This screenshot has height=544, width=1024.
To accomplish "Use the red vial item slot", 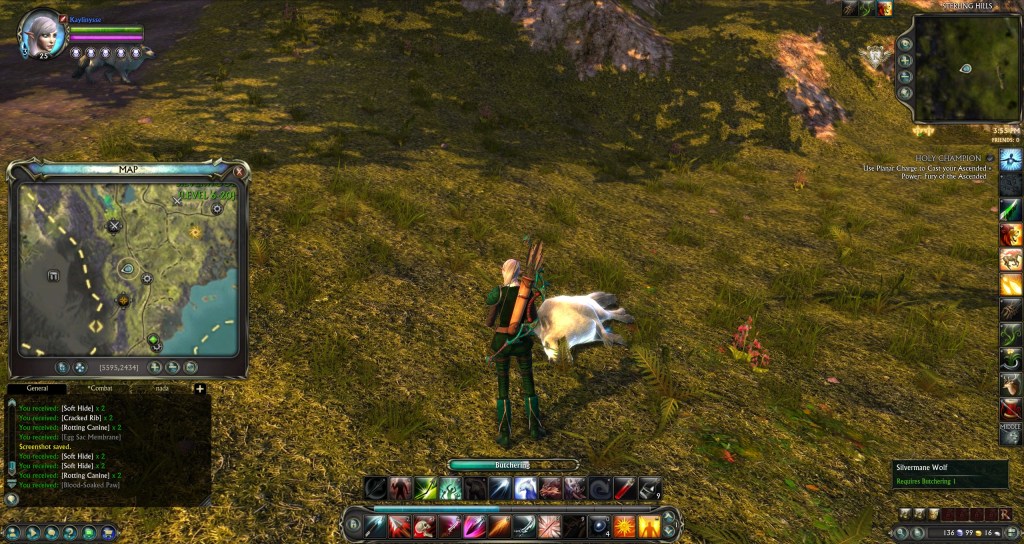I will [624, 489].
